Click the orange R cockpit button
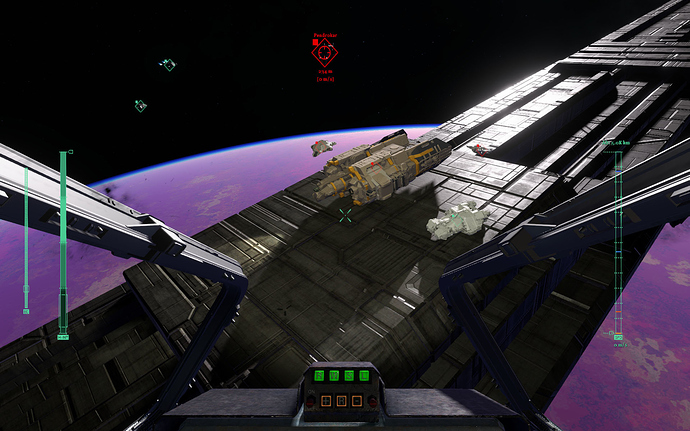The height and width of the screenshot is (431, 690). 341,401
